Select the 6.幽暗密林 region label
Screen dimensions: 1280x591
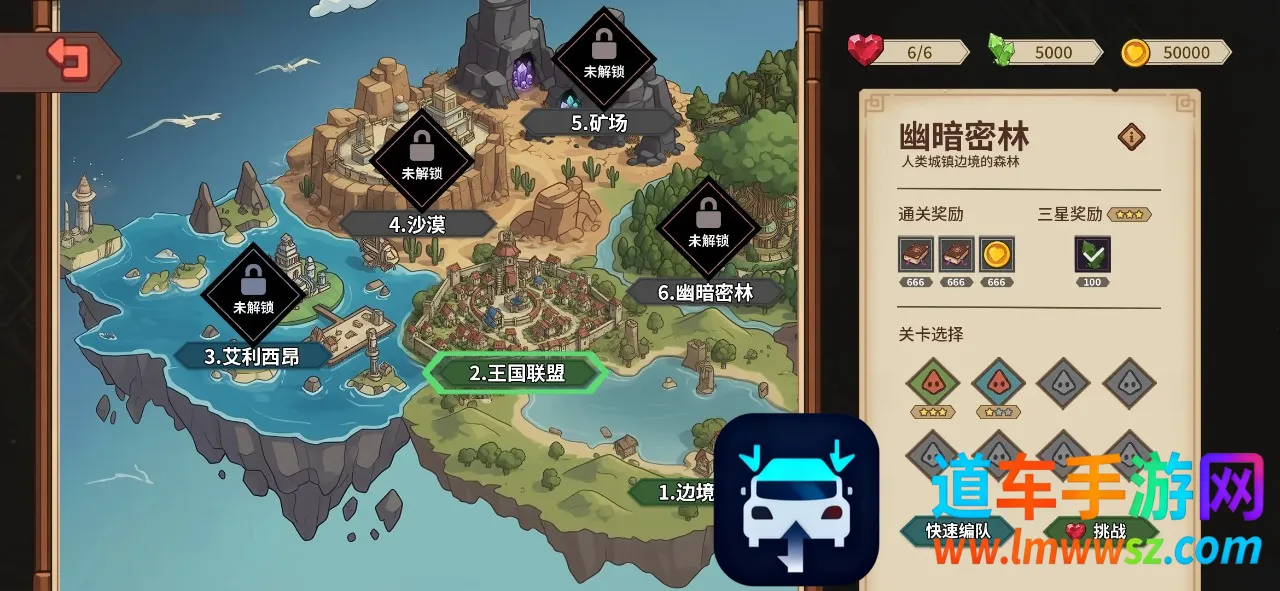tap(705, 292)
